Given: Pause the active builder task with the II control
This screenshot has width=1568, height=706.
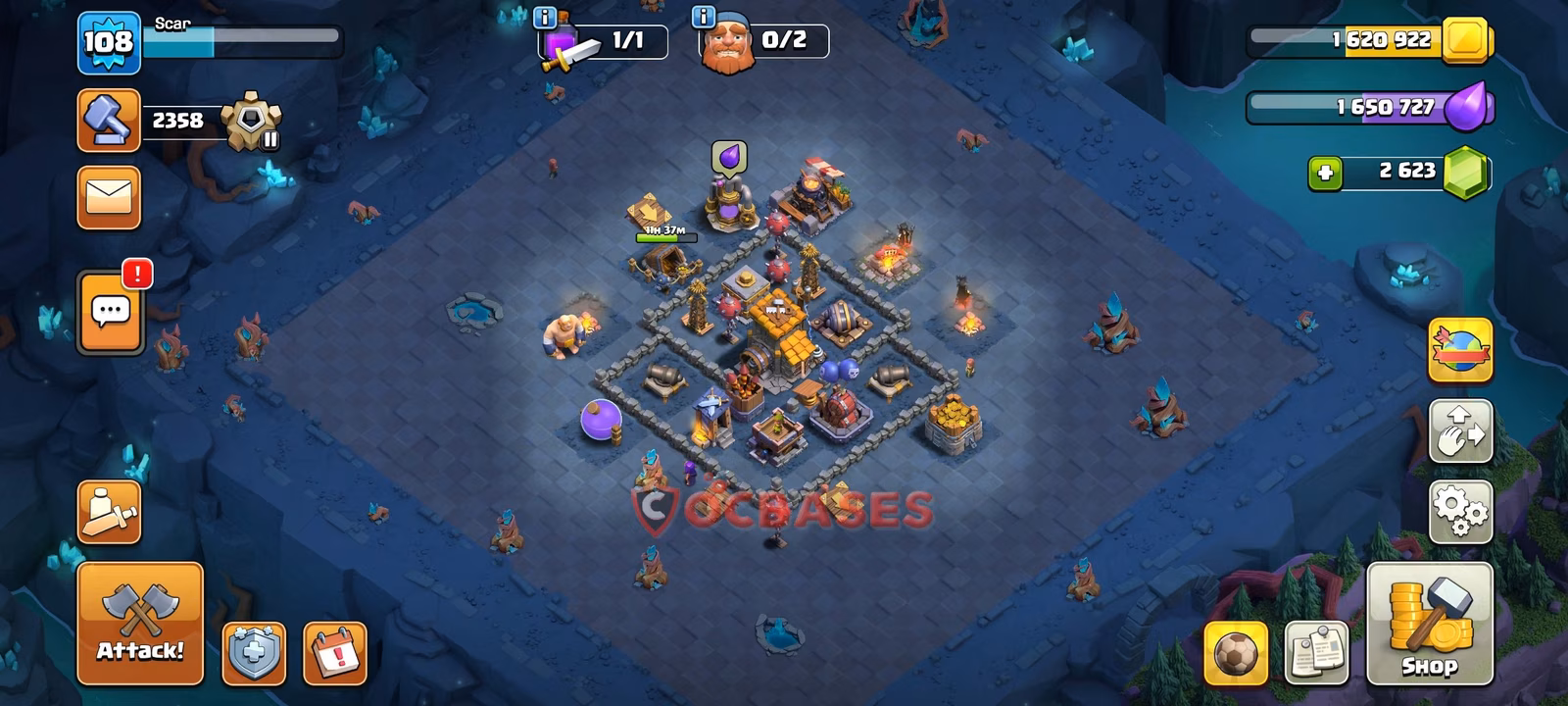Looking at the screenshot, I should [x=271, y=141].
